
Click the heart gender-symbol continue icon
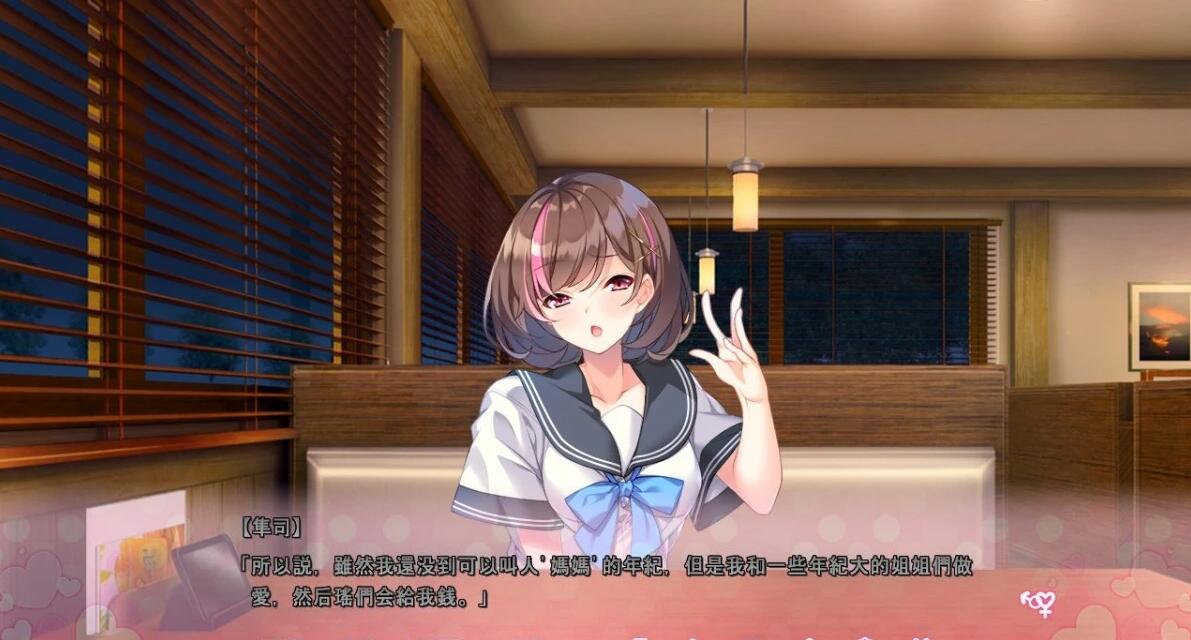(x=1037, y=601)
